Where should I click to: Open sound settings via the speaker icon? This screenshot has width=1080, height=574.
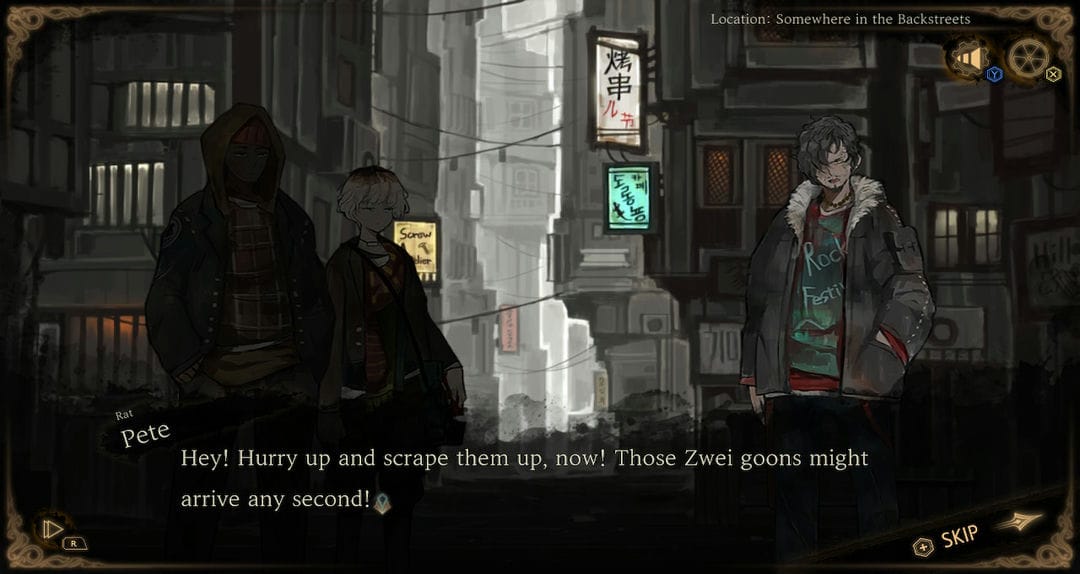pyautogui.click(x=968, y=59)
